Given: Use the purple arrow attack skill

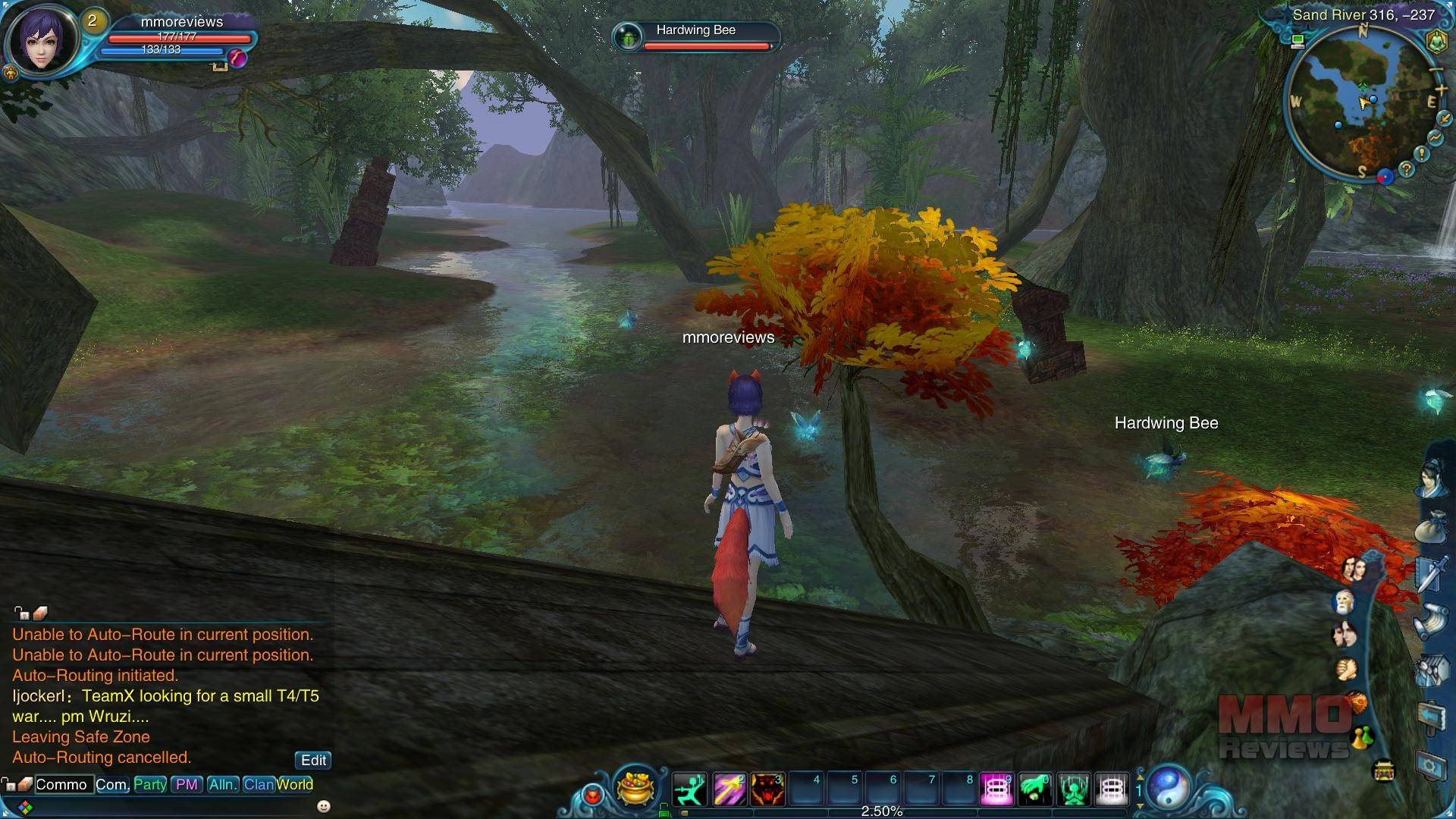Looking at the screenshot, I should click(x=729, y=789).
